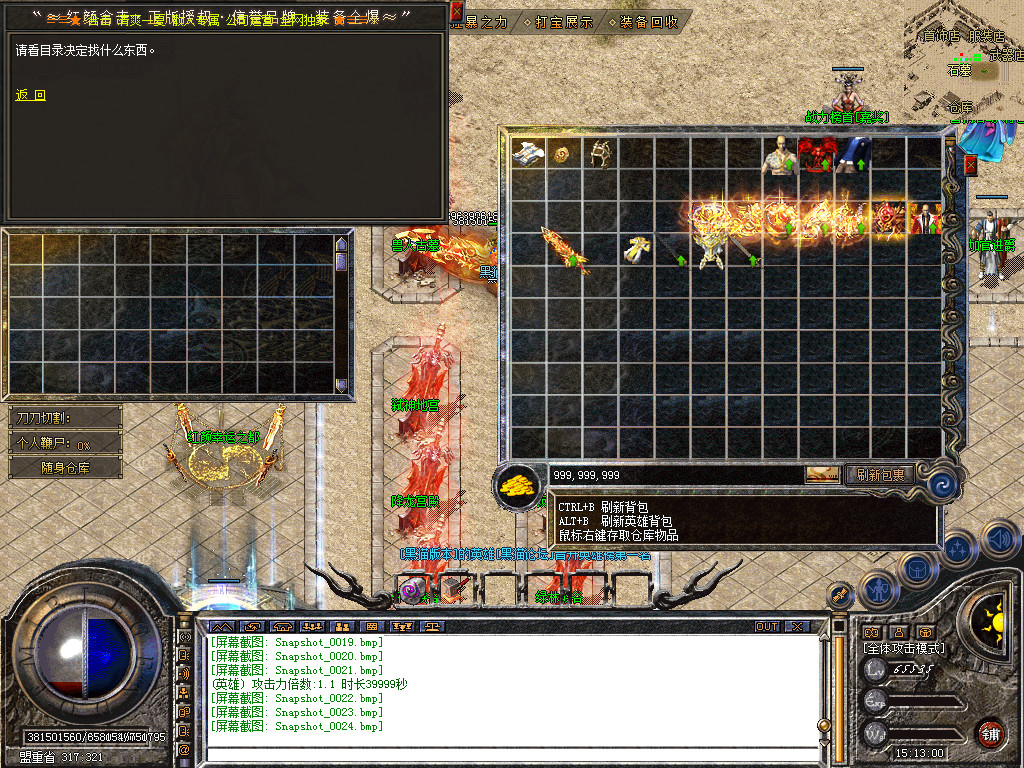Click the 返回 link in the NPC dialog
The width and height of the screenshot is (1024, 768).
click(x=30, y=96)
